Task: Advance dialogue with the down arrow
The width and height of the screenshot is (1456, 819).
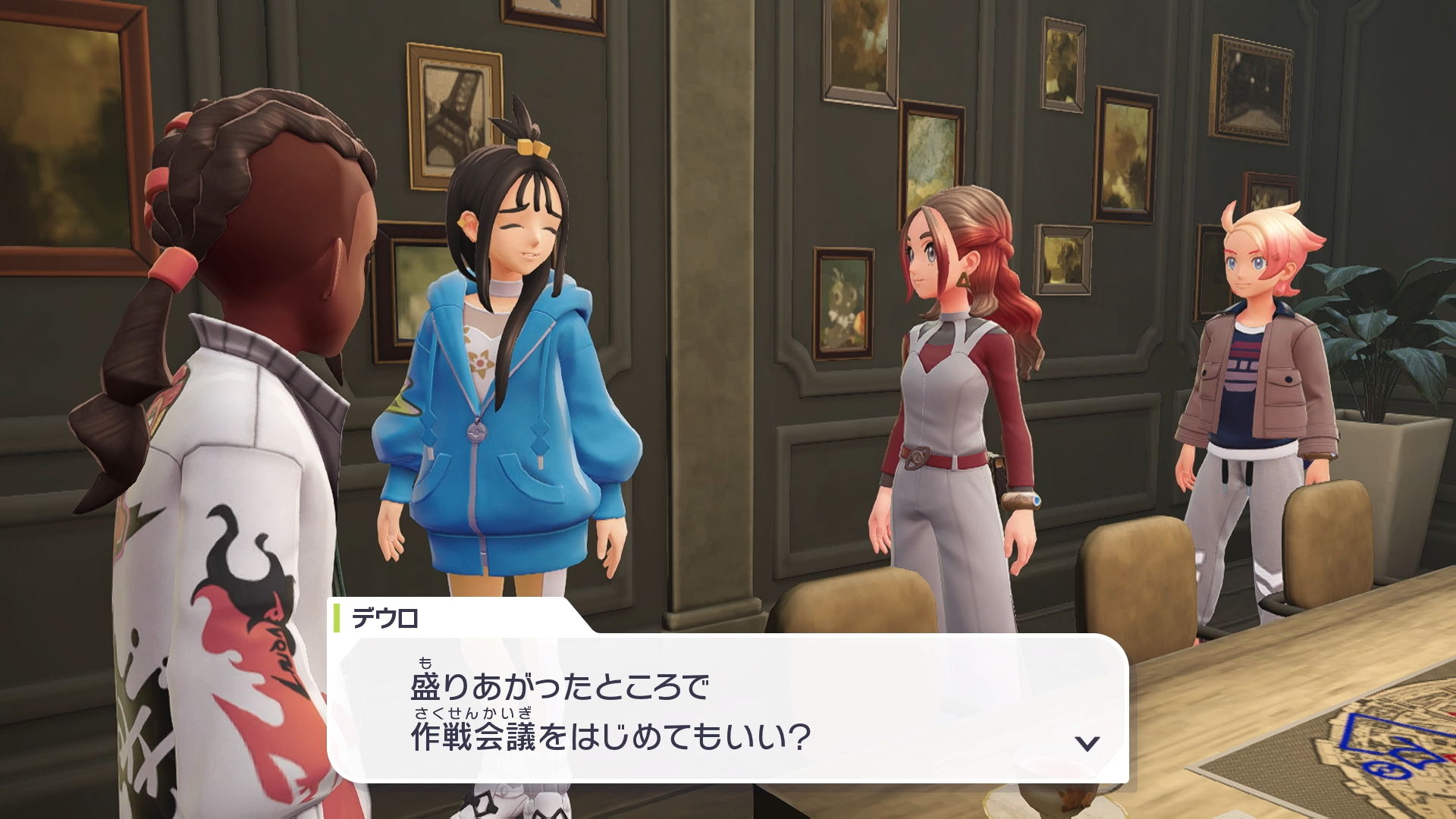Action: (x=1087, y=743)
